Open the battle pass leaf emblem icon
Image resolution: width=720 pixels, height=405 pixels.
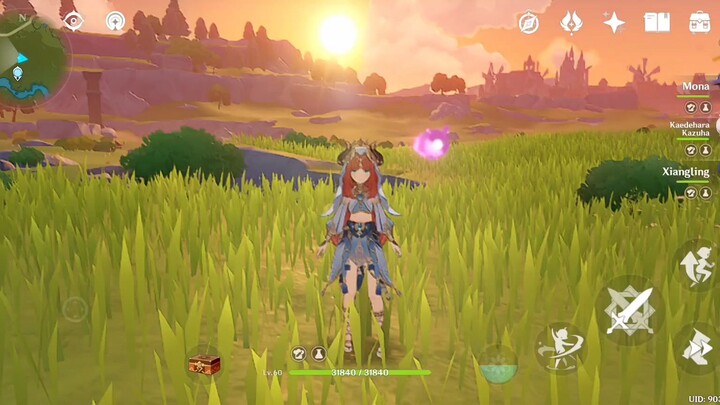tap(571, 22)
